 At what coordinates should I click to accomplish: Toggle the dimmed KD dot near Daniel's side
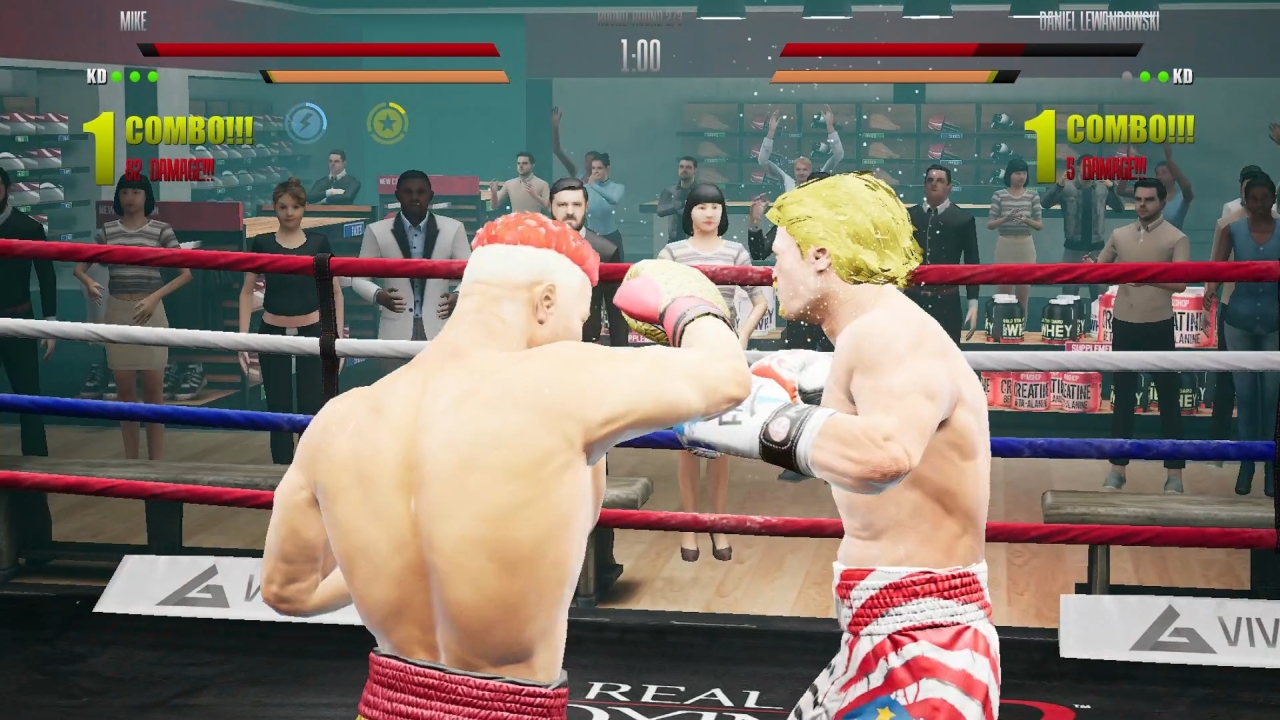[x=1128, y=74]
